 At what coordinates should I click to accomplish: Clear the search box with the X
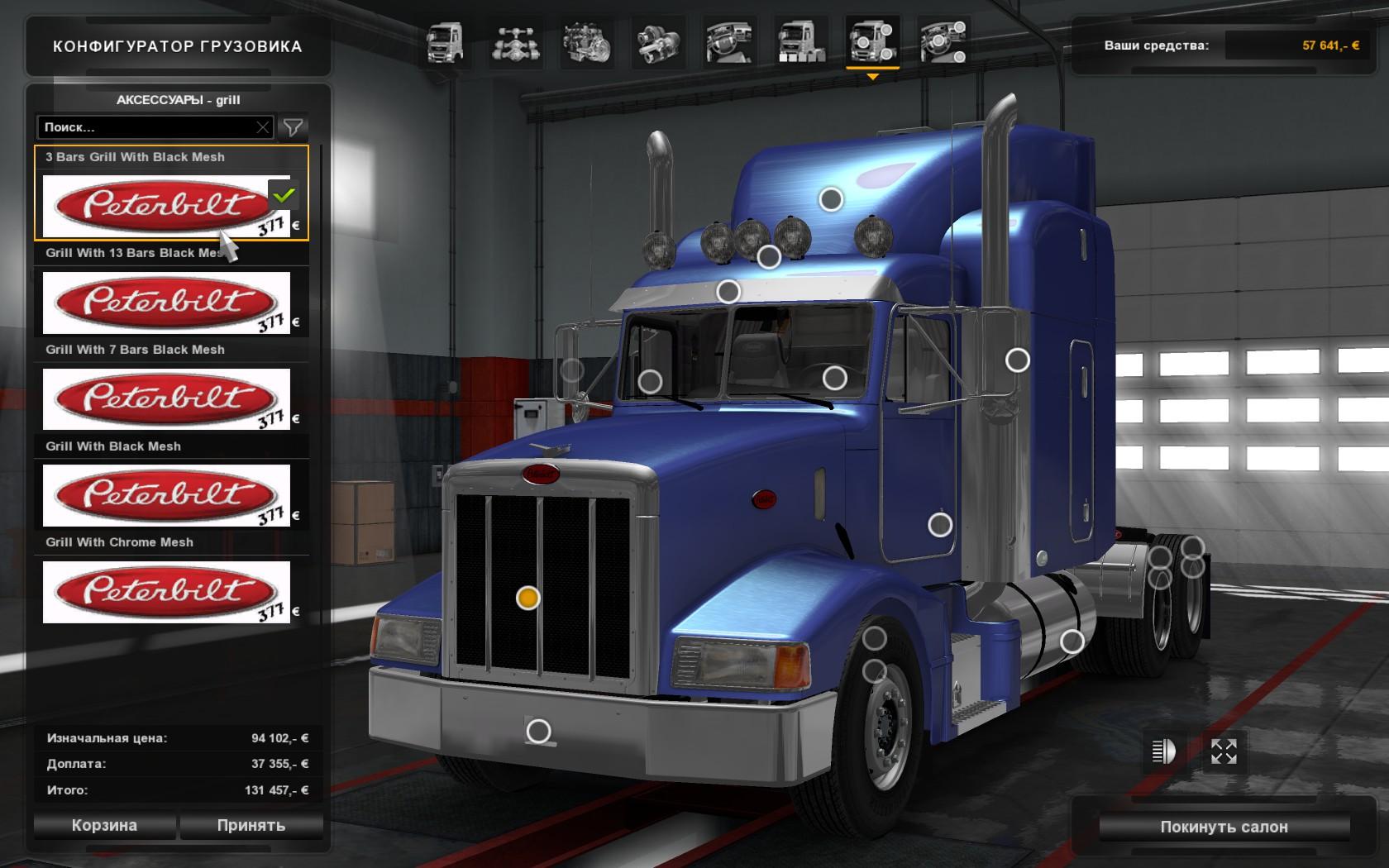263,127
